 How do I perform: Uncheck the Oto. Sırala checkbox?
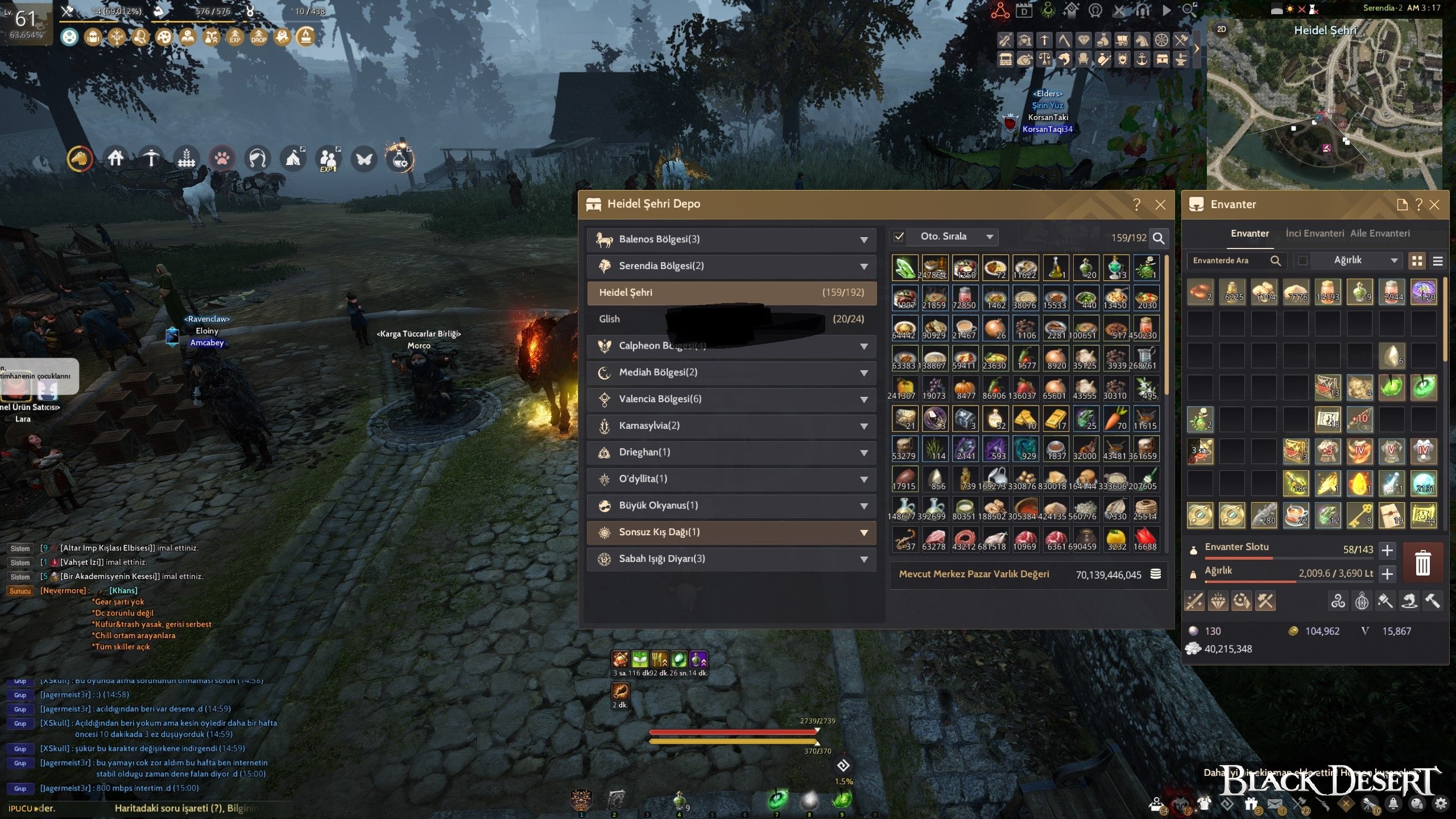click(900, 237)
